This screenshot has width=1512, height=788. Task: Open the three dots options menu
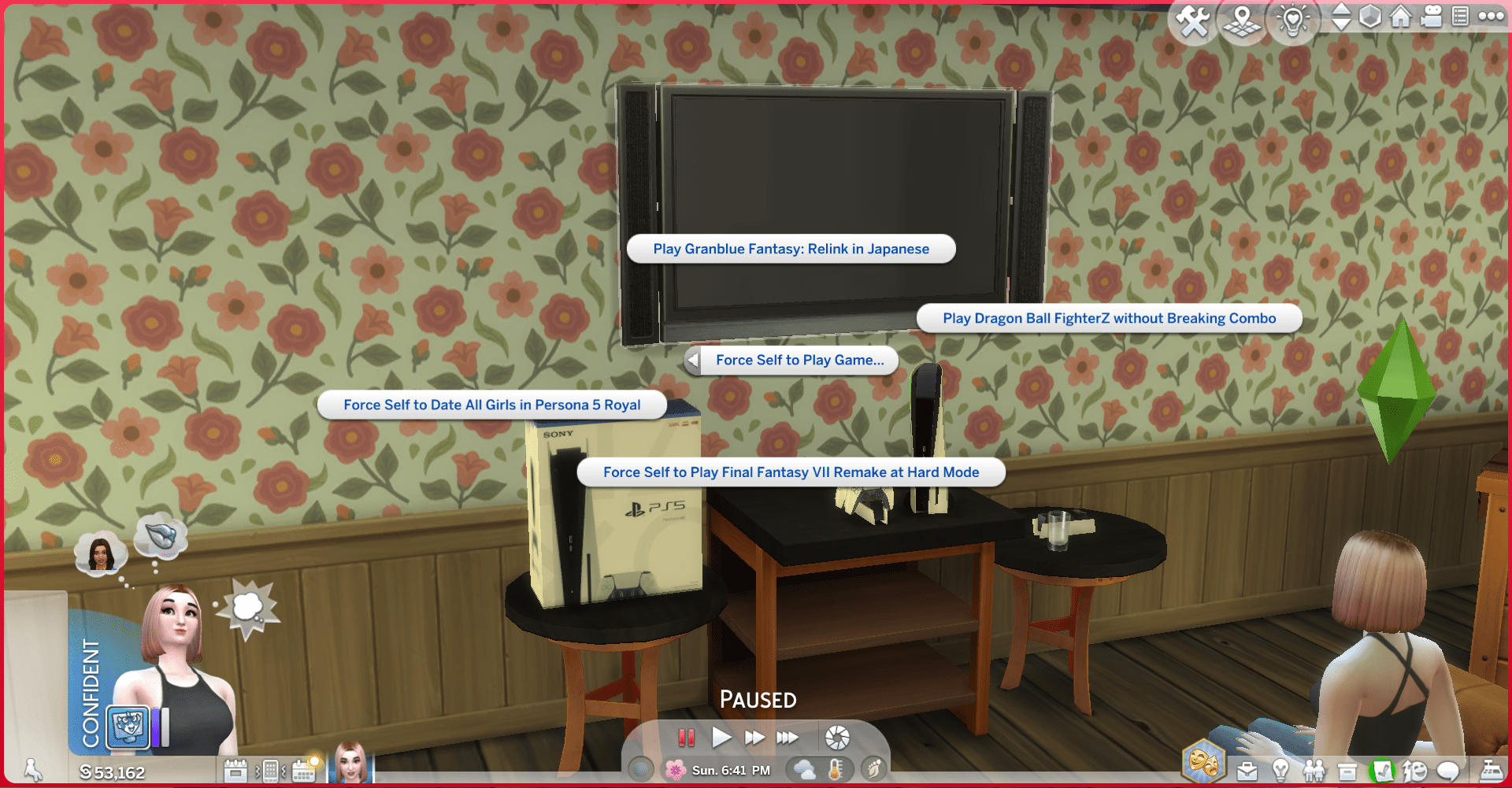1490,17
